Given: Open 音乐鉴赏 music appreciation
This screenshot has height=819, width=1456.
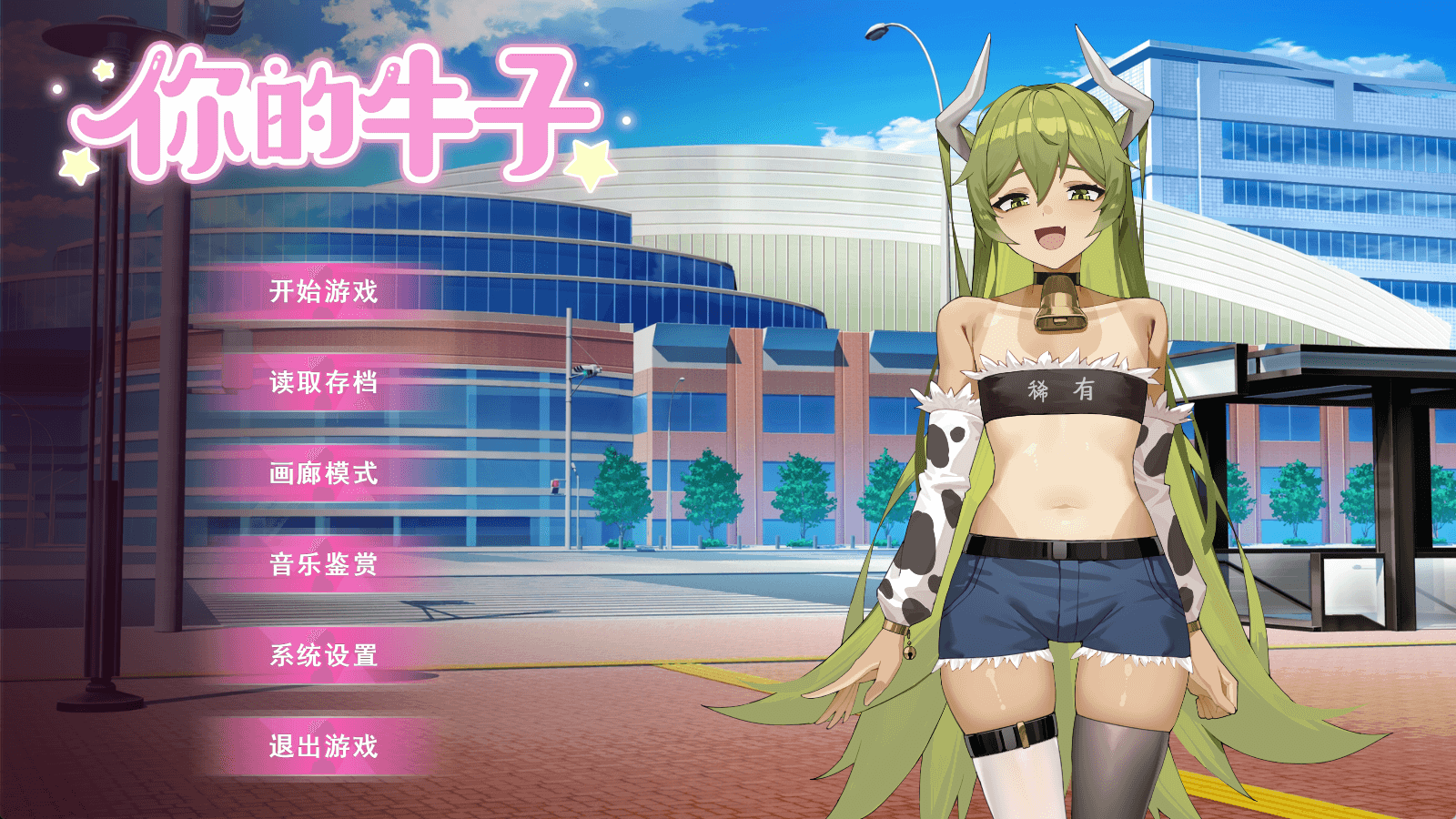Looking at the screenshot, I should pyautogui.click(x=326, y=564).
